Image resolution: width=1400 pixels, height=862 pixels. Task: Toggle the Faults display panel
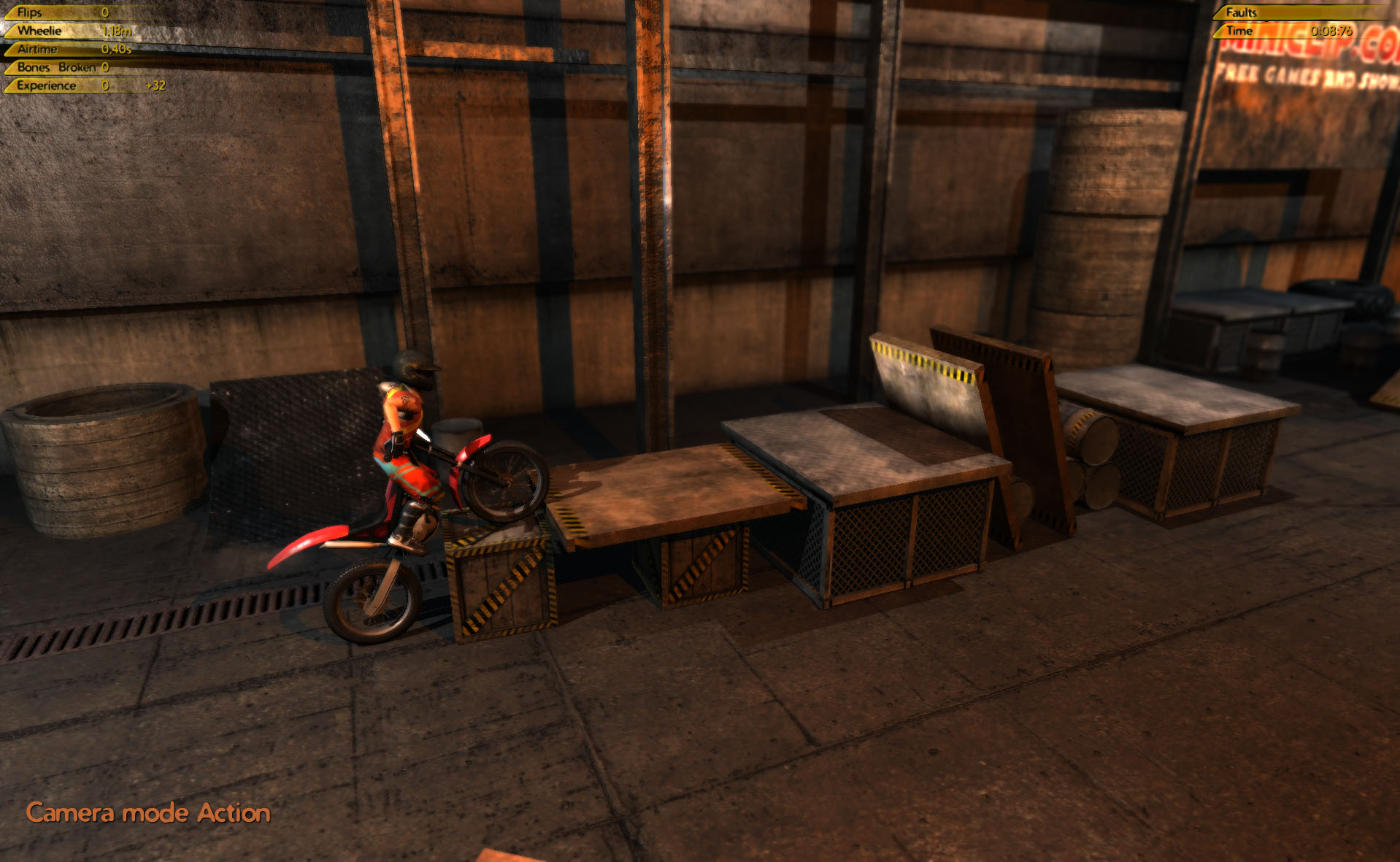click(1242, 12)
